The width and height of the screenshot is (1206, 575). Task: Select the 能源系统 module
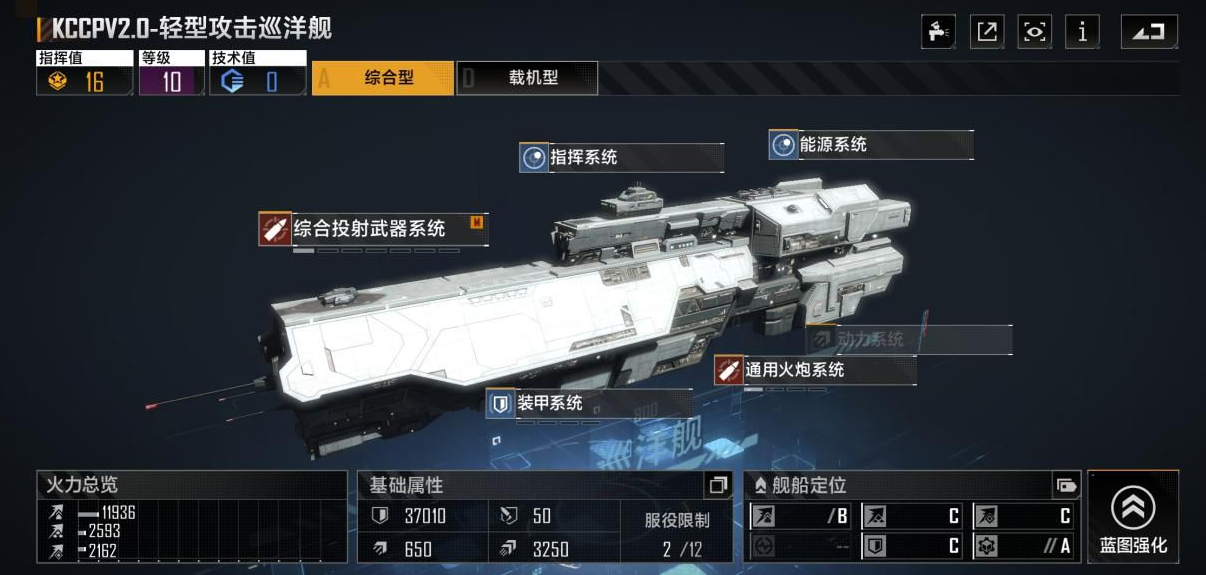pyautogui.click(x=870, y=144)
